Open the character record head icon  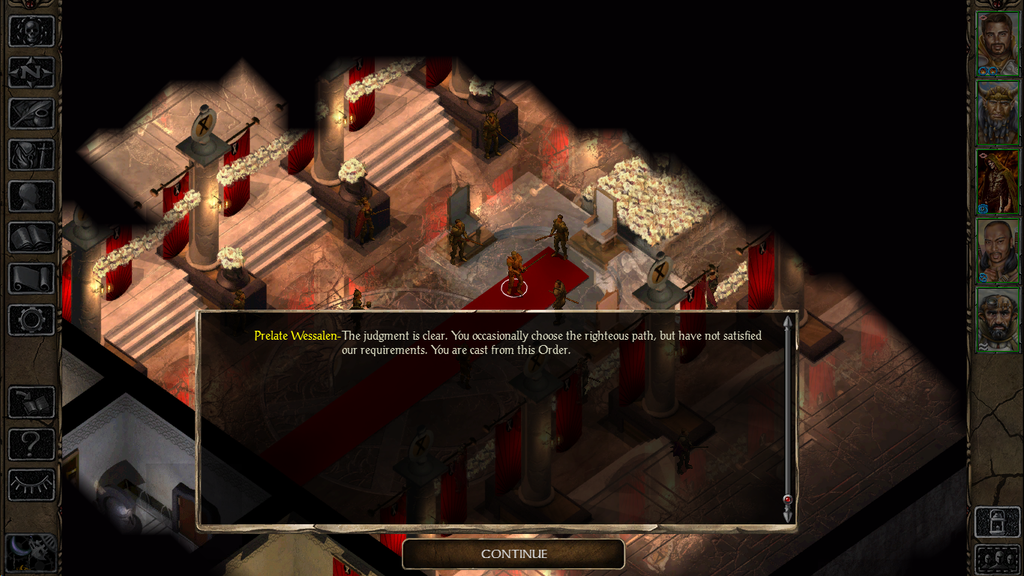click(x=30, y=196)
